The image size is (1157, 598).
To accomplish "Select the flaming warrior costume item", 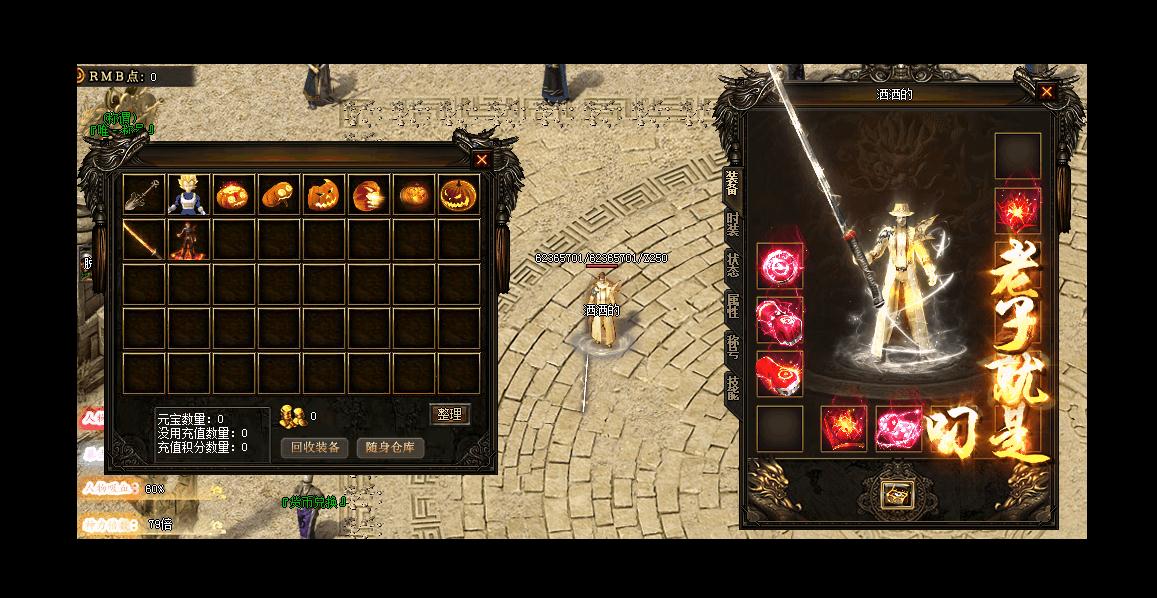I will point(189,240).
